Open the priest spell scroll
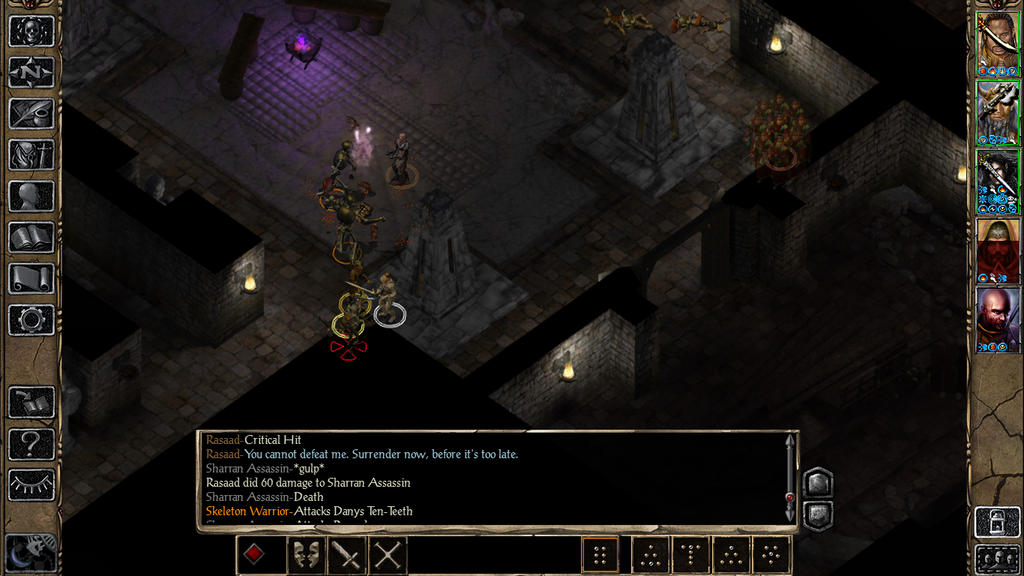Image resolution: width=1024 pixels, height=576 pixels. (31, 279)
